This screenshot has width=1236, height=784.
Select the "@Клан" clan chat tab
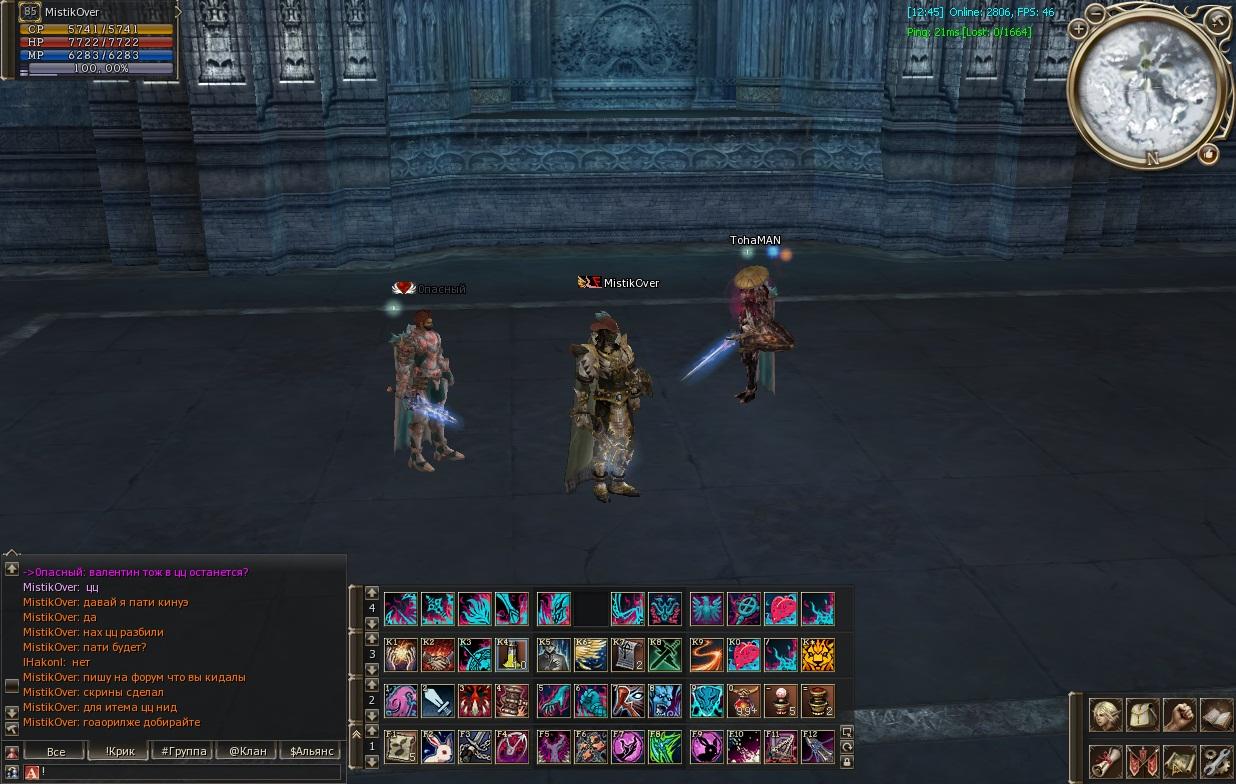tap(247, 751)
